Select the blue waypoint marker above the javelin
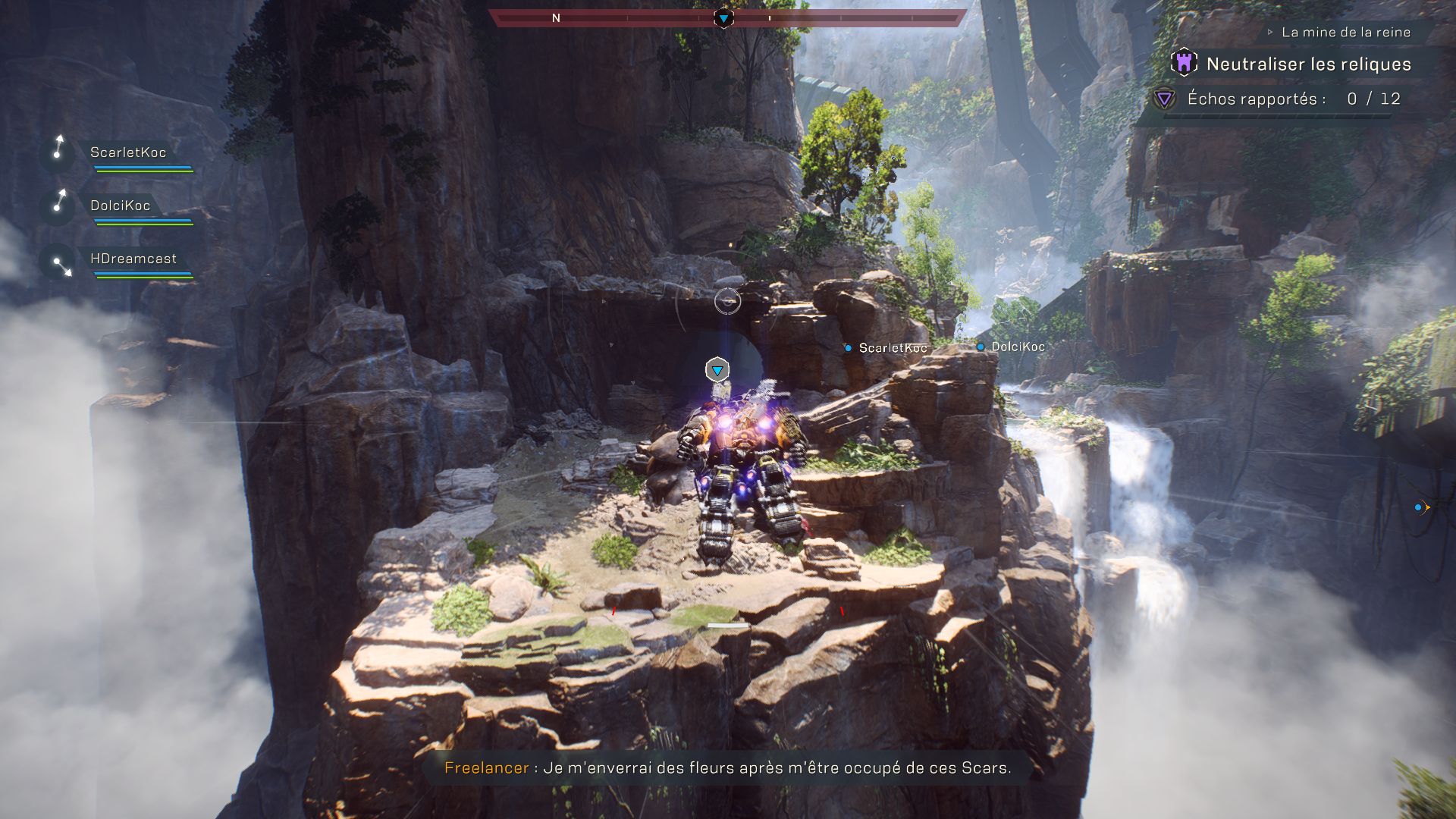 point(717,370)
